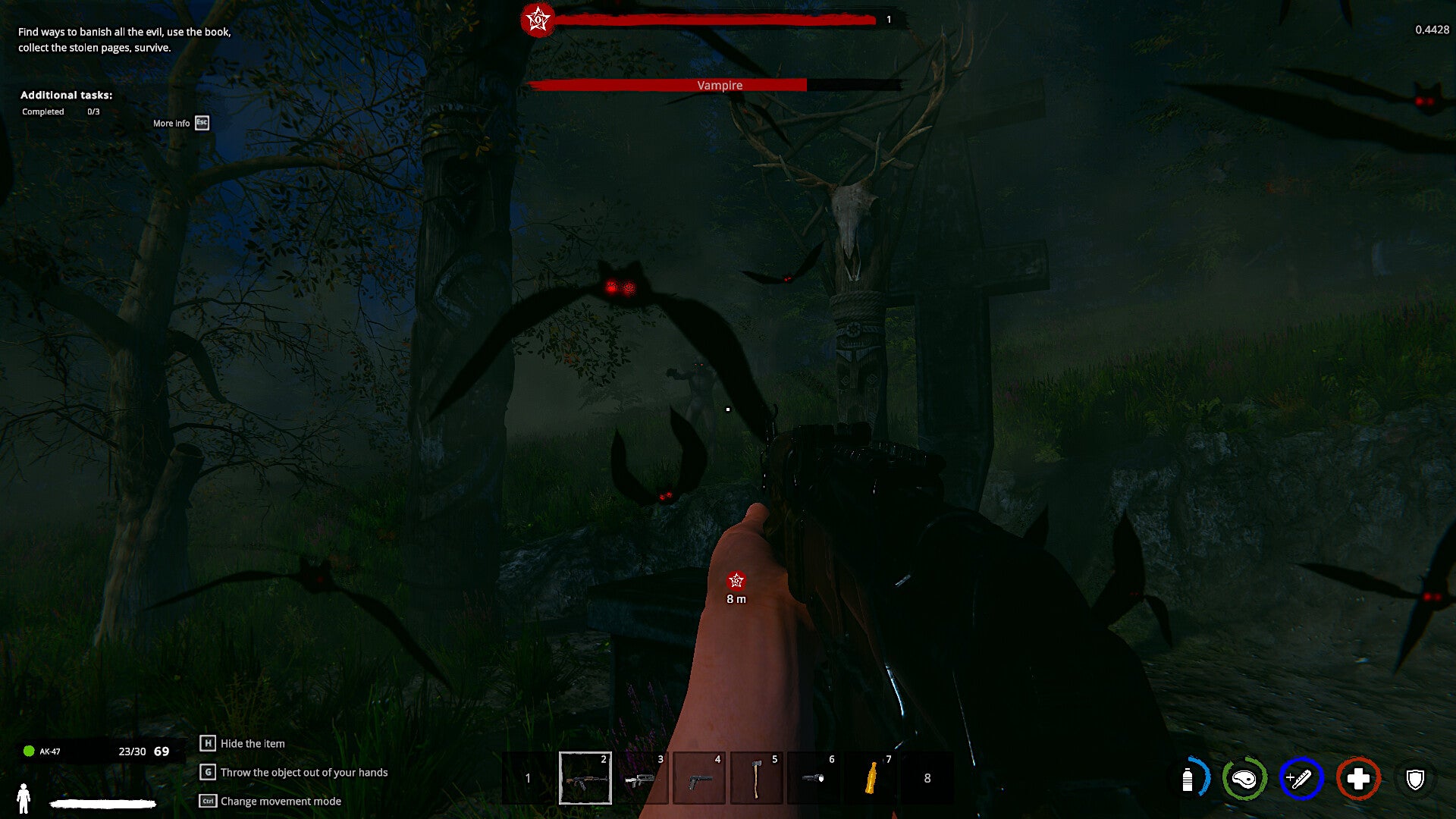The height and width of the screenshot is (819, 1456).
Task: Select the AK-47 hotbar slot
Action: [x=585, y=778]
